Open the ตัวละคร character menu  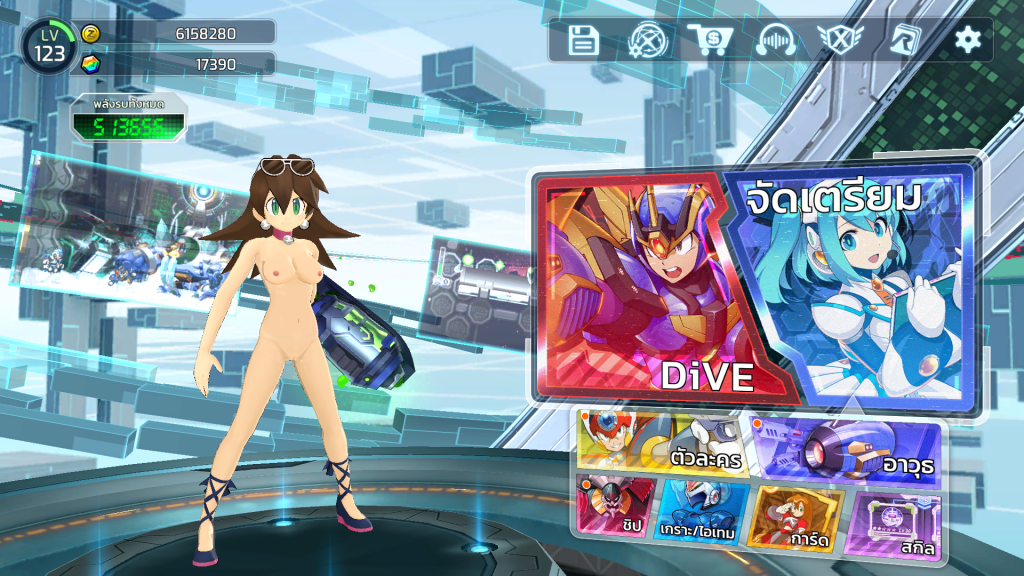coord(662,441)
